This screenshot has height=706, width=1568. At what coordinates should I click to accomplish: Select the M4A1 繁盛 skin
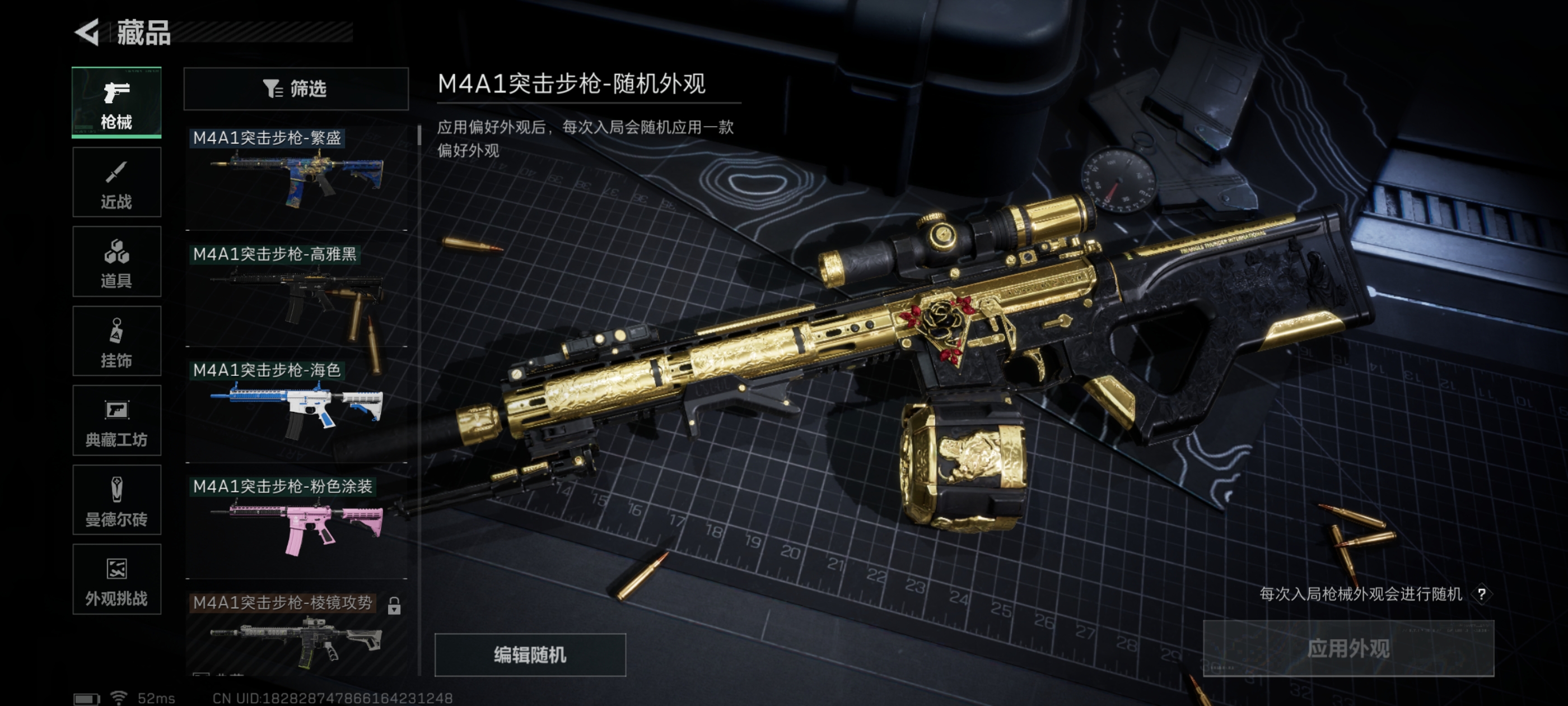click(x=296, y=176)
